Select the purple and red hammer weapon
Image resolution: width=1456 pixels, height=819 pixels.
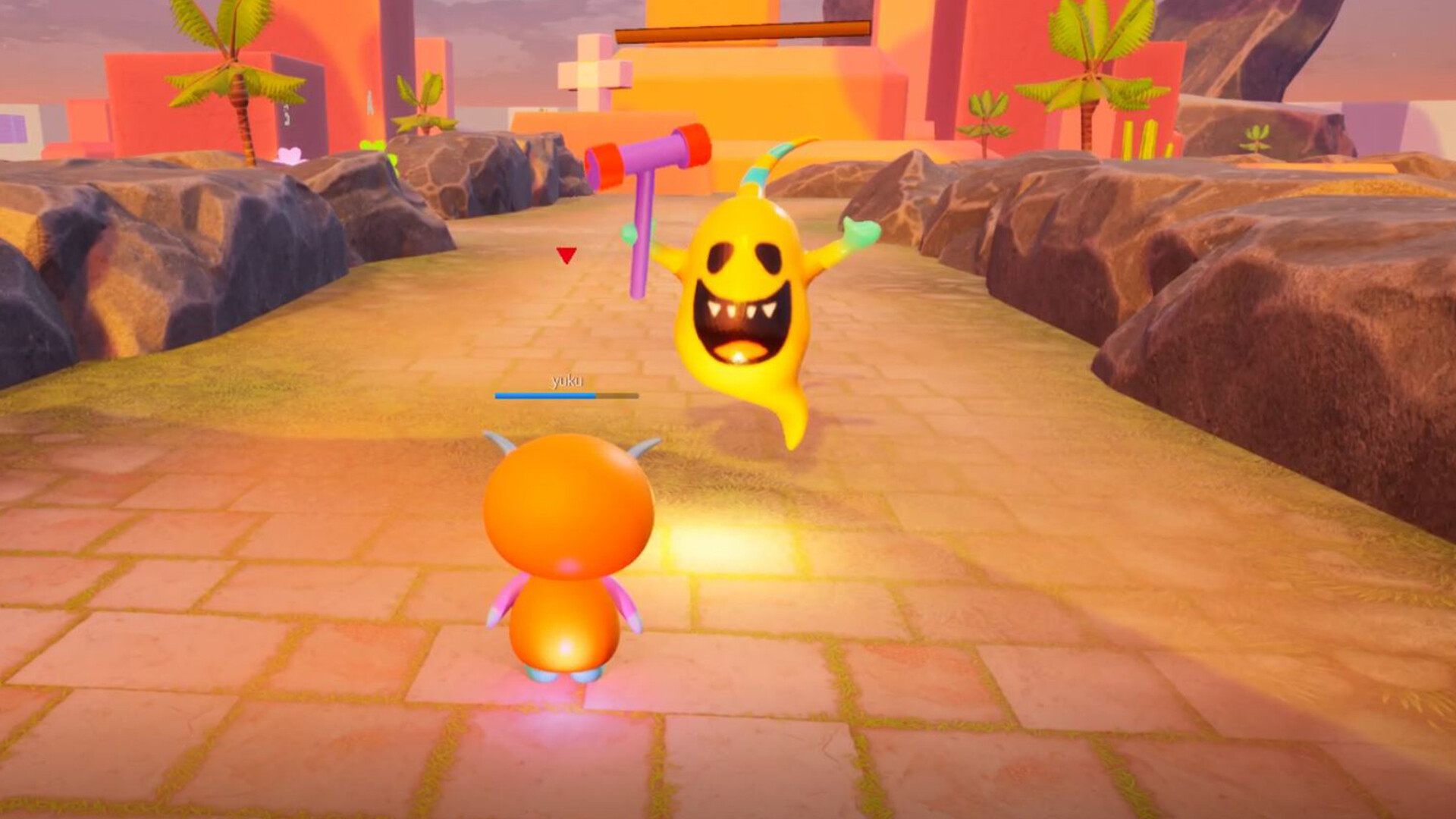click(x=648, y=159)
